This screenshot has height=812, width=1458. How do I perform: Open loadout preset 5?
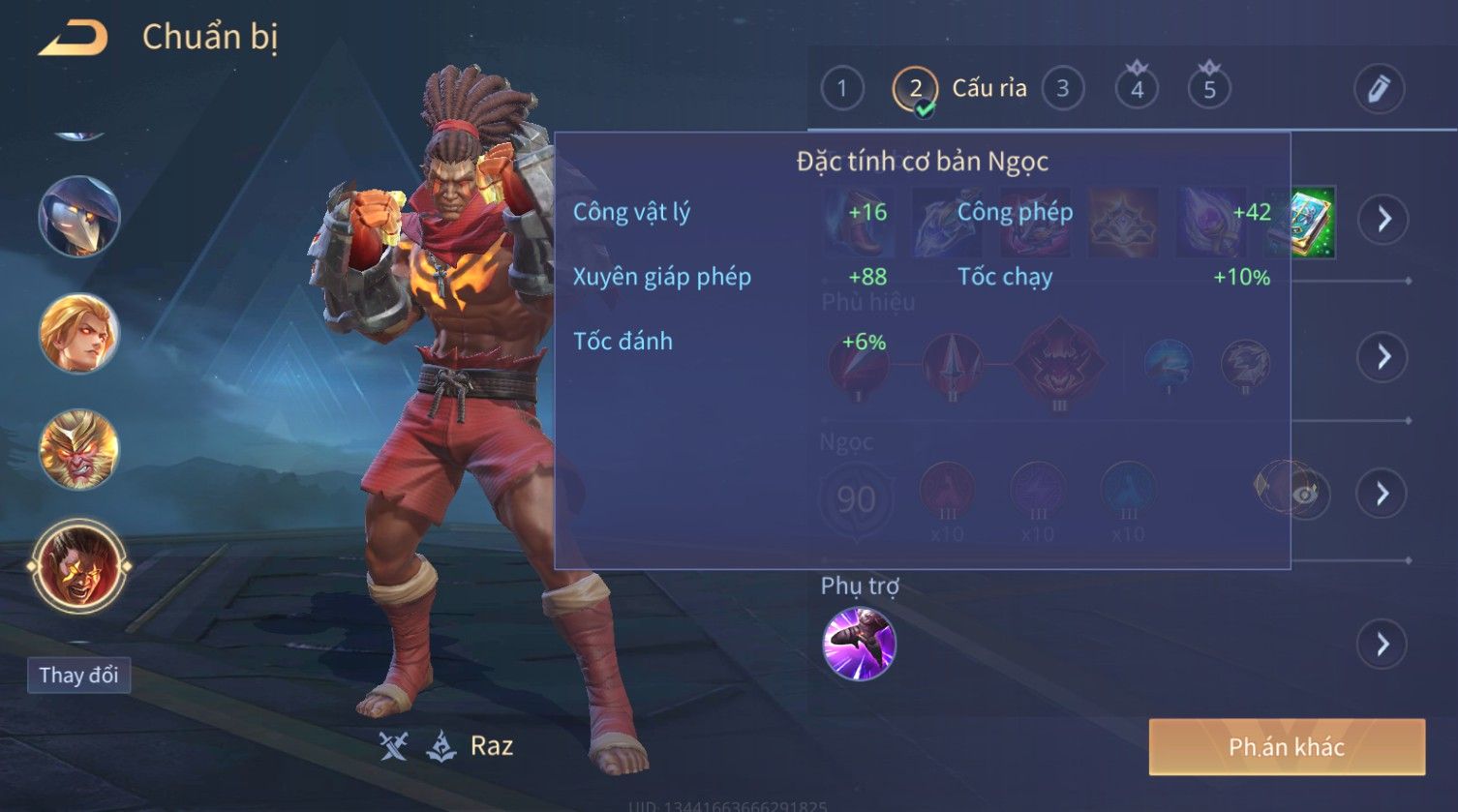(x=1209, y=89)
